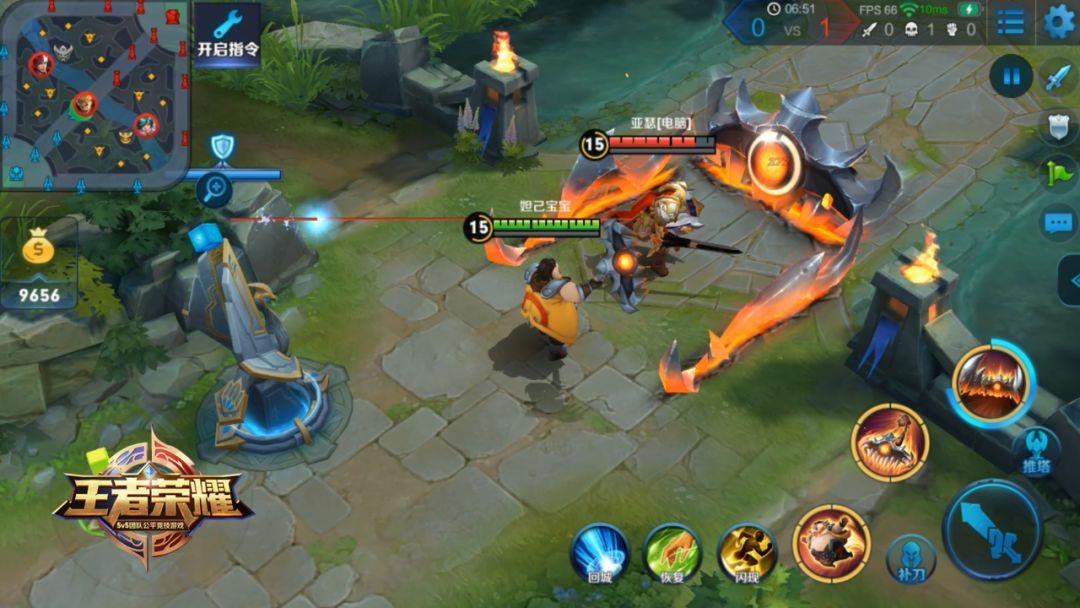Open the shop via the gold bag icon
Screen dimensions: 1080x608
(x=40, y=262)
